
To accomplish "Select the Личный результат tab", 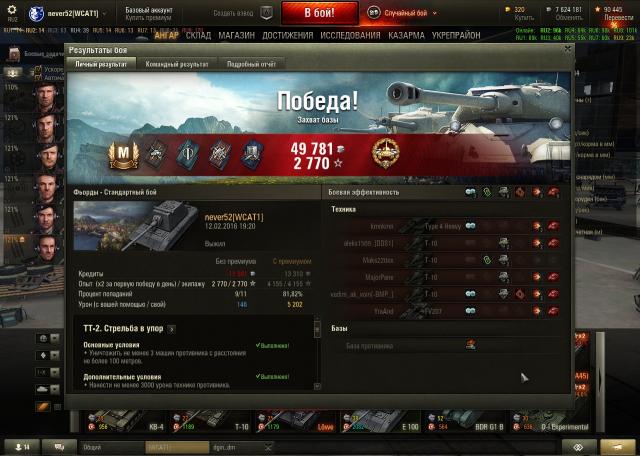I will click(x=101, y=63).
